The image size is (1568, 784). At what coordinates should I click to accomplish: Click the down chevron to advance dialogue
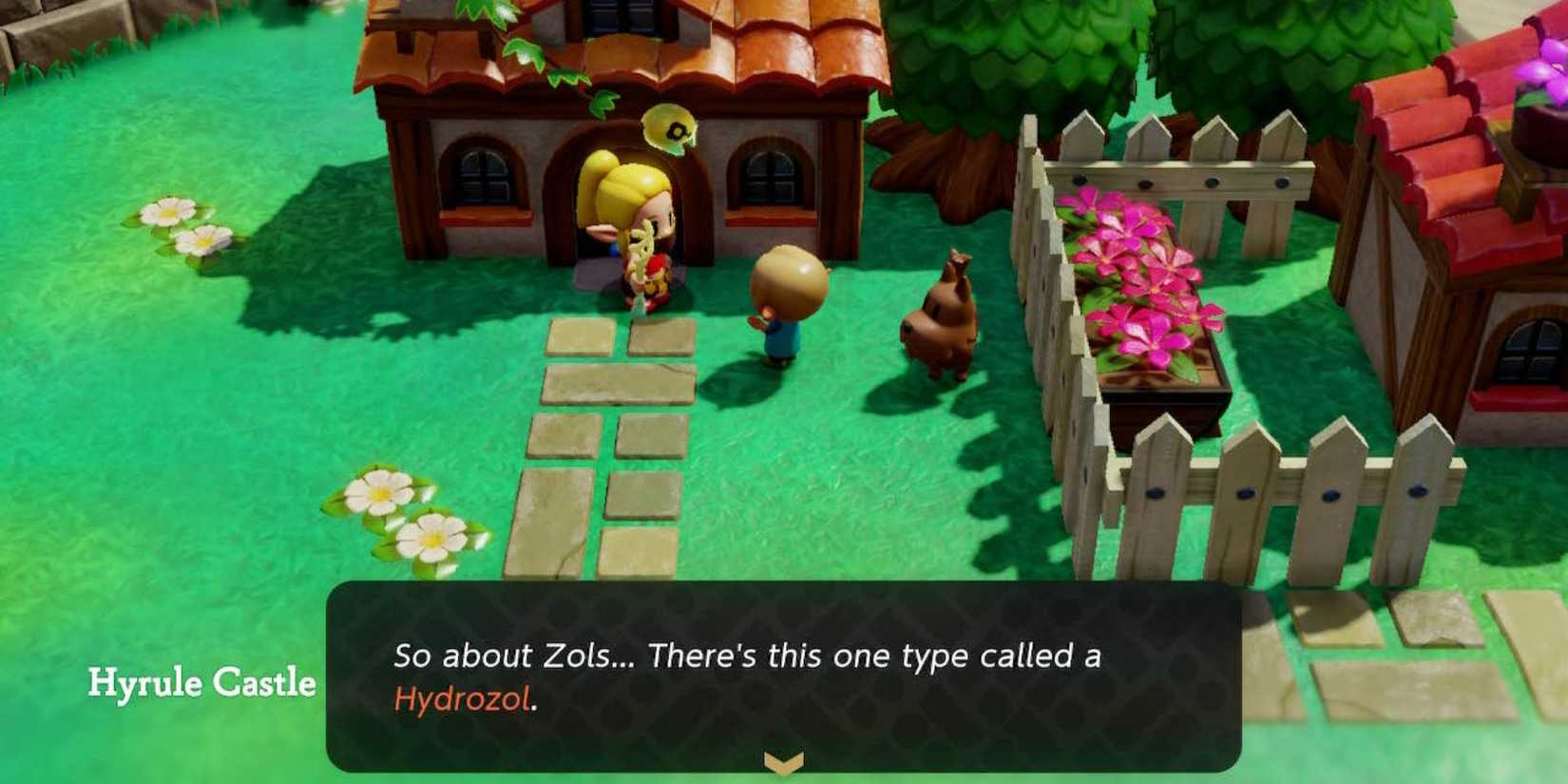pyautogui.click(x=783, y=760)
